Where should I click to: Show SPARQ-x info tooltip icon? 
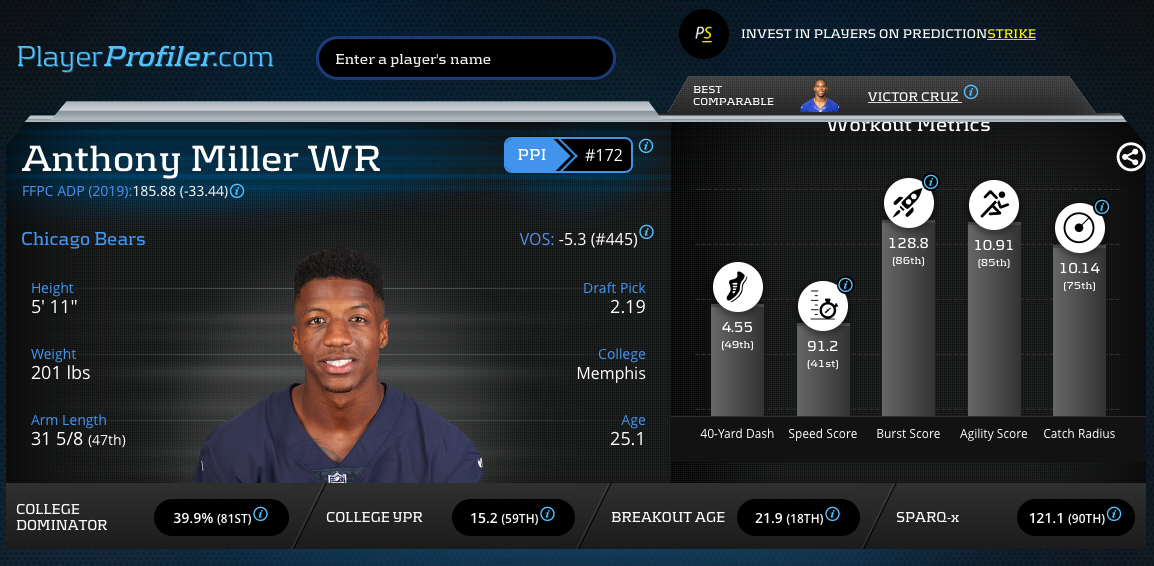point(1114,514)
